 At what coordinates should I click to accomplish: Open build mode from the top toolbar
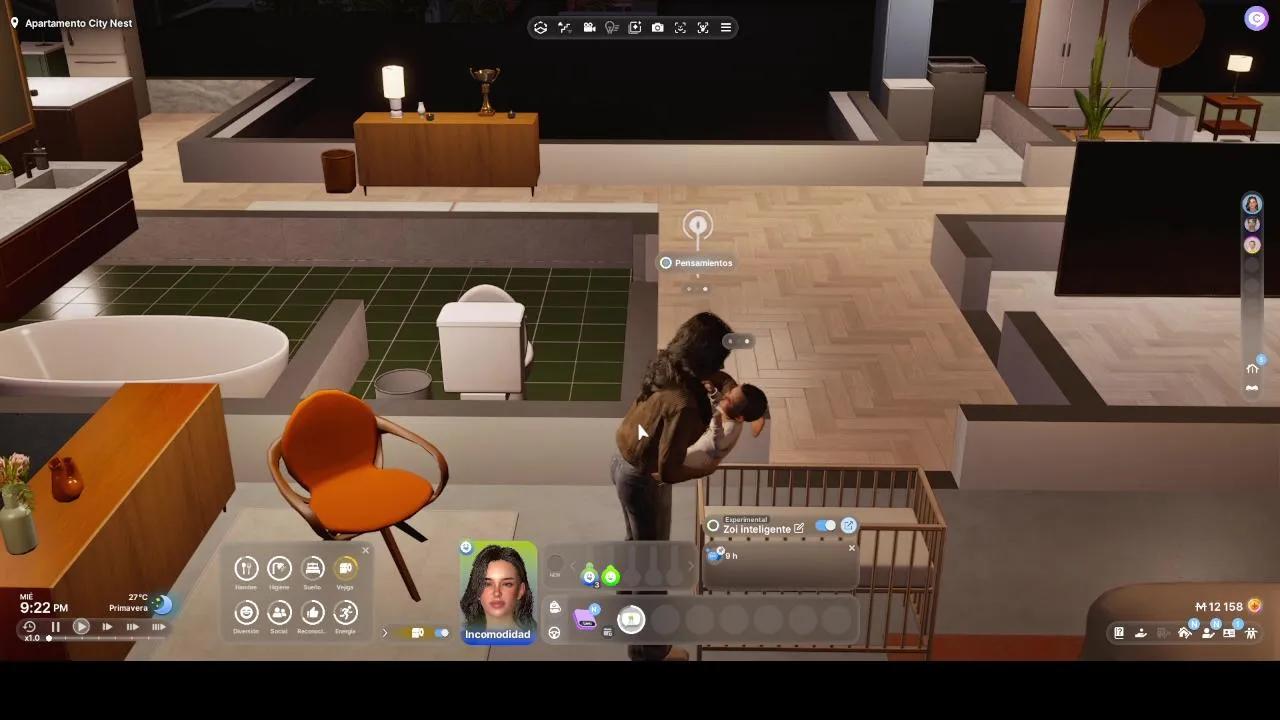540,27
